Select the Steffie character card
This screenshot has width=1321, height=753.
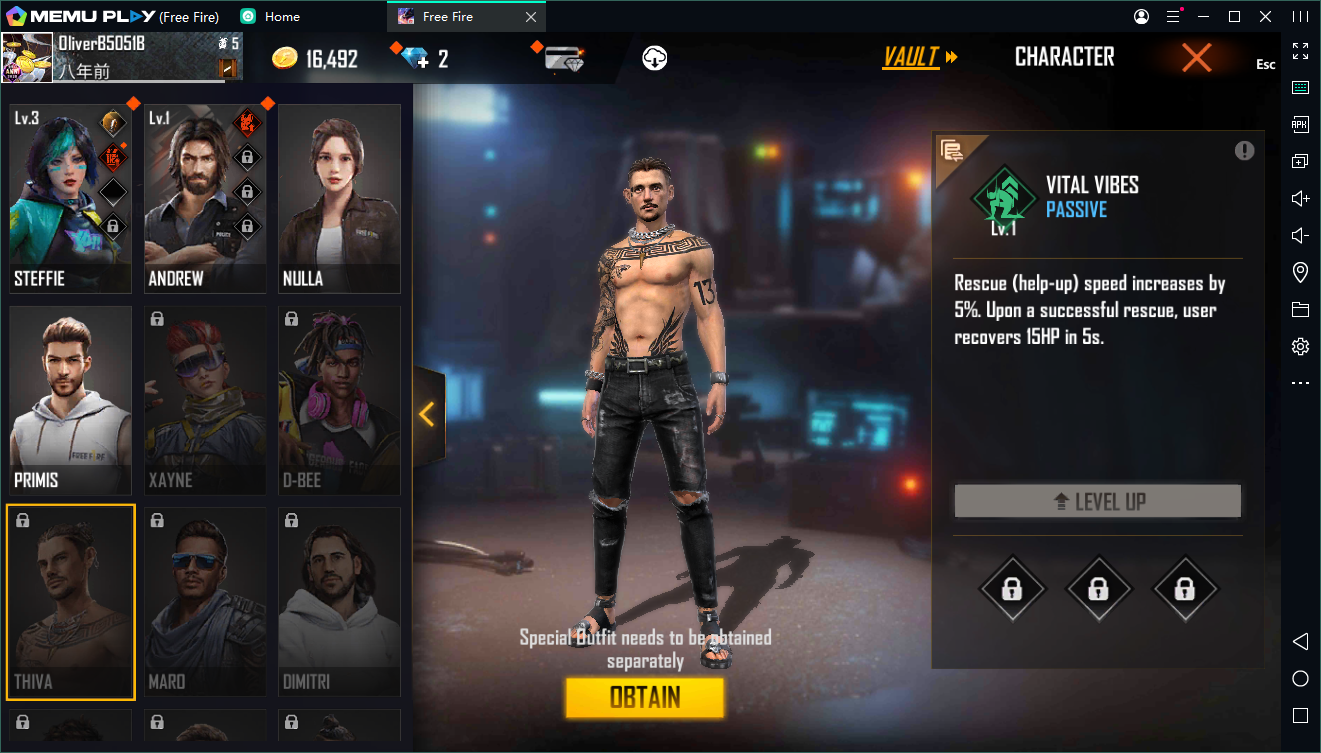(70, 198)
